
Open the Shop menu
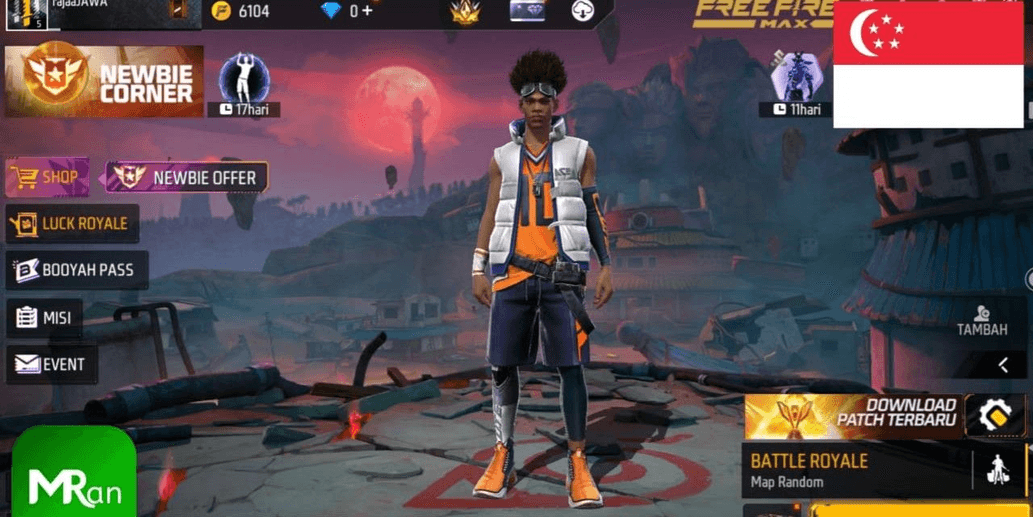[47, 178]
